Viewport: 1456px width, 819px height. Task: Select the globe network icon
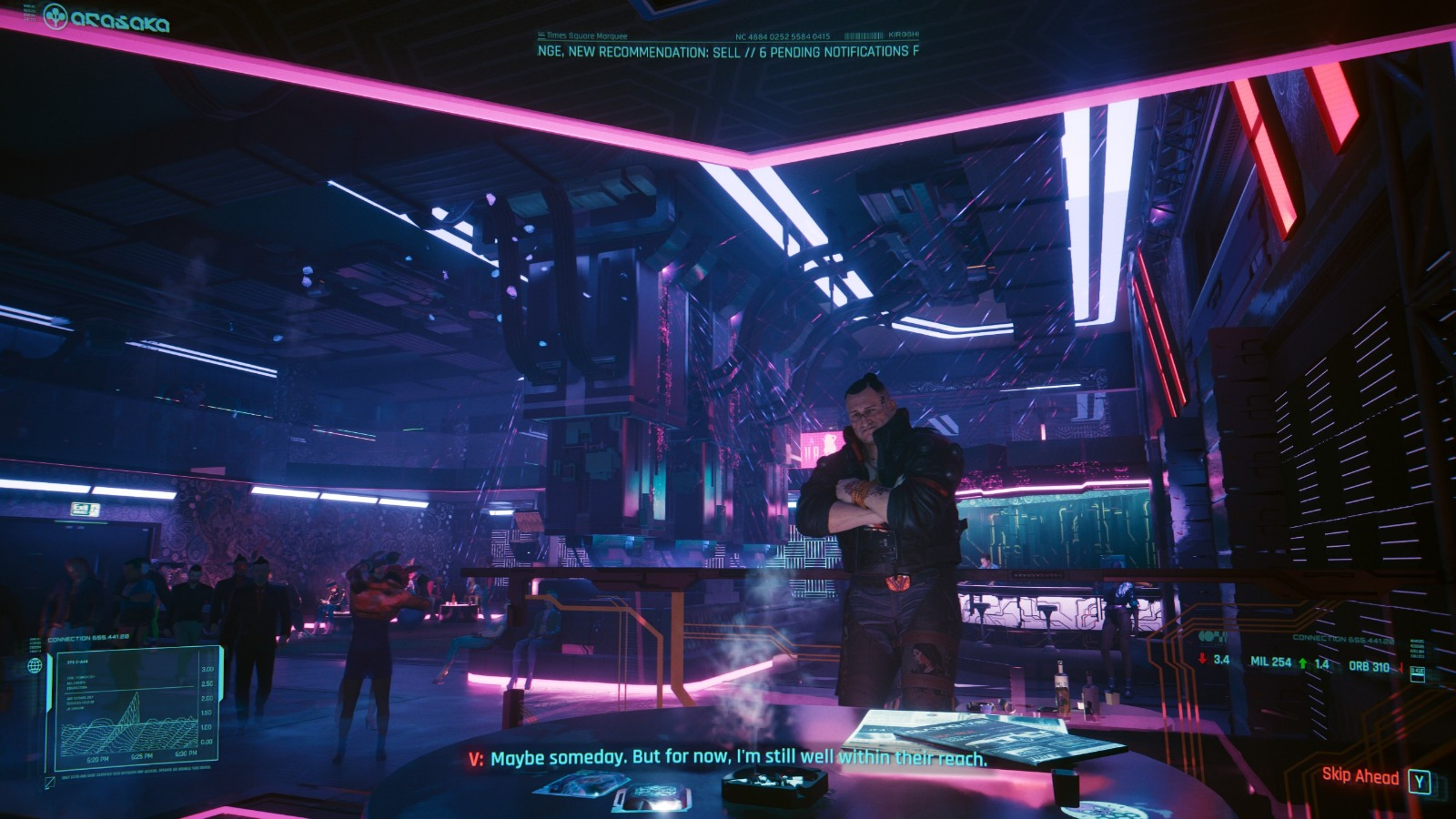coord(35,666)
